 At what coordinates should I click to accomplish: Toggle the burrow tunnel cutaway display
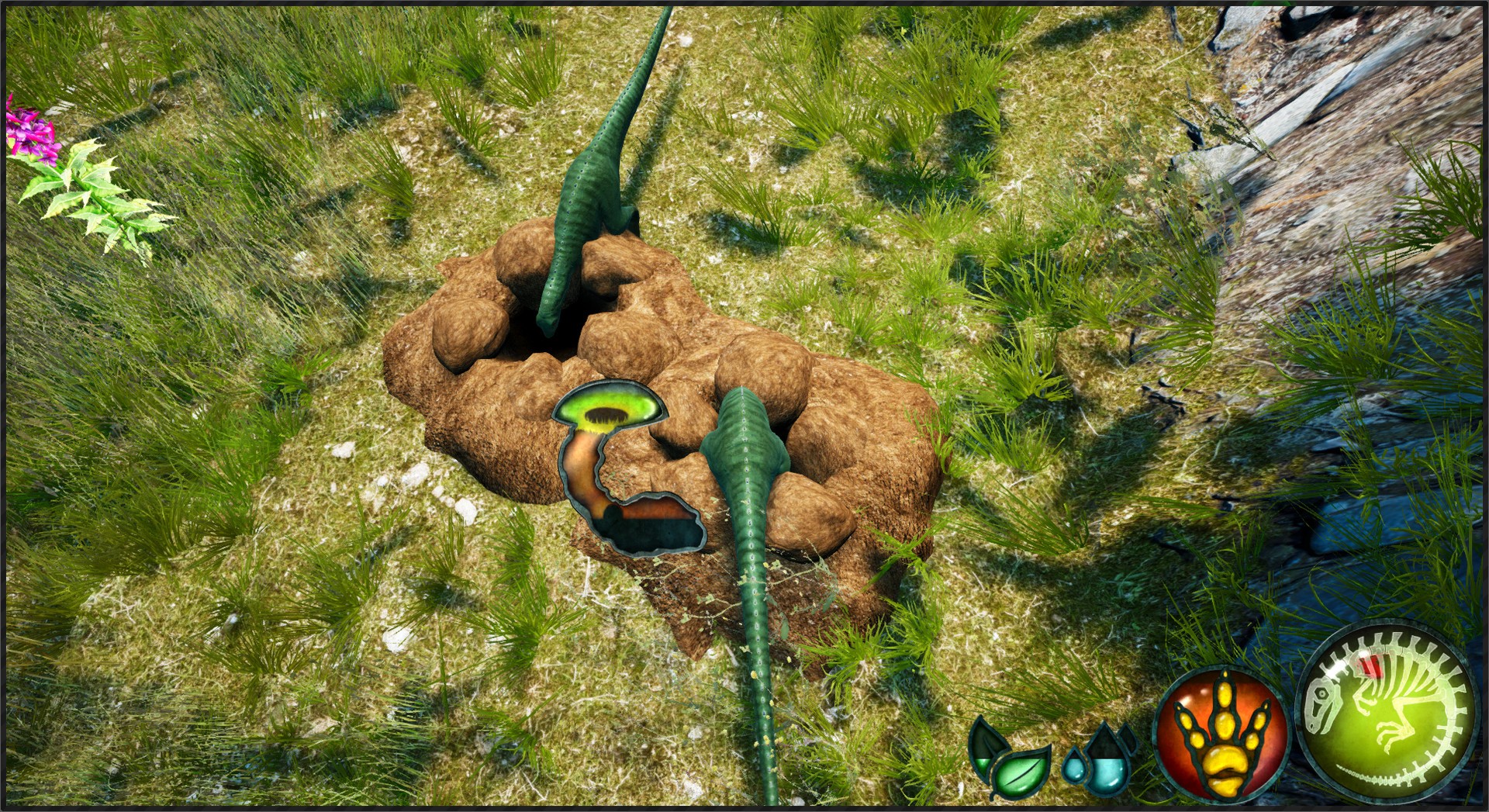click(613, 465)
